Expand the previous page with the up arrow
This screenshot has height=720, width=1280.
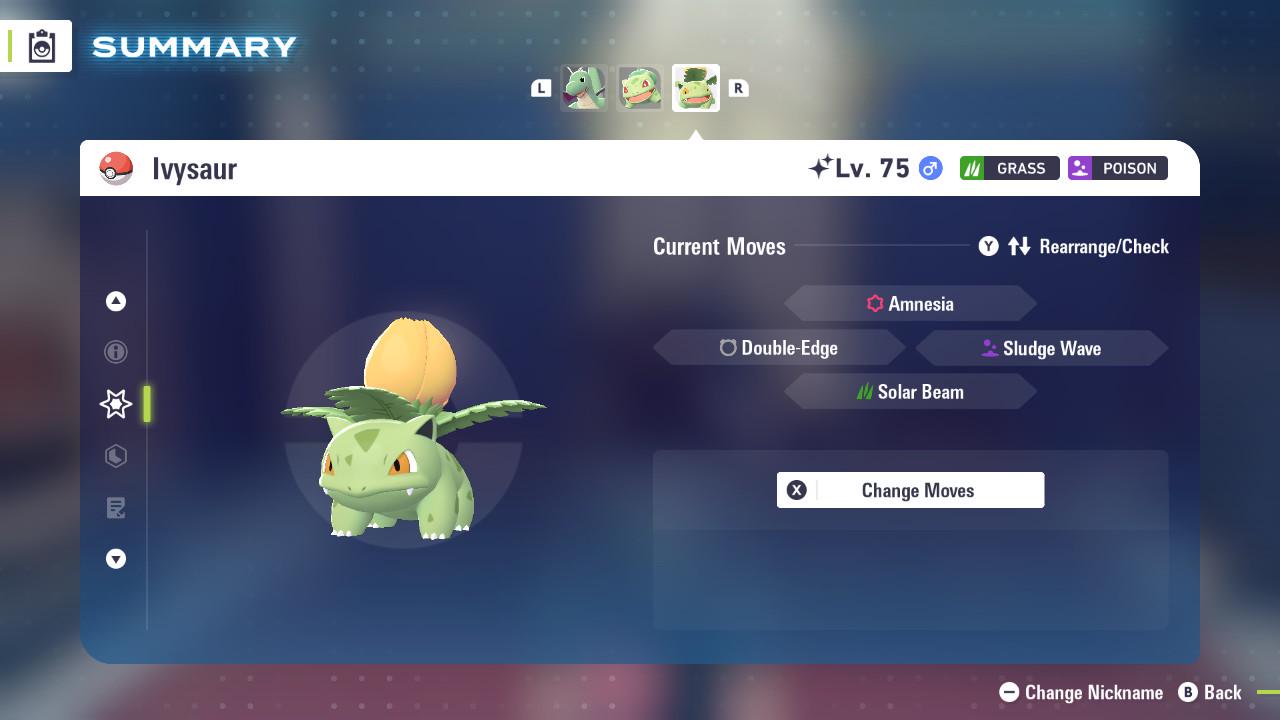coord(116,301)
